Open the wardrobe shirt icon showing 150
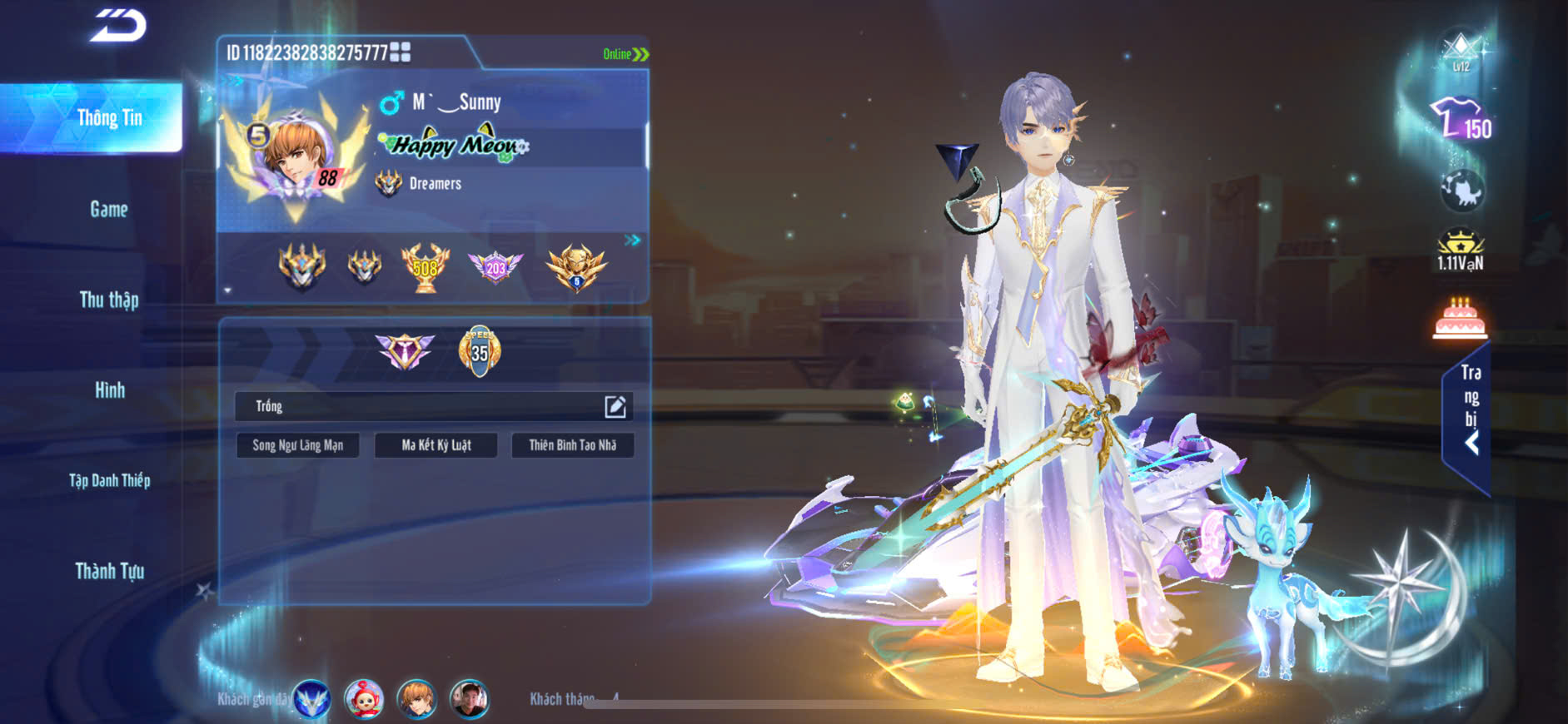1568x724 pixels. point(1461,120)
